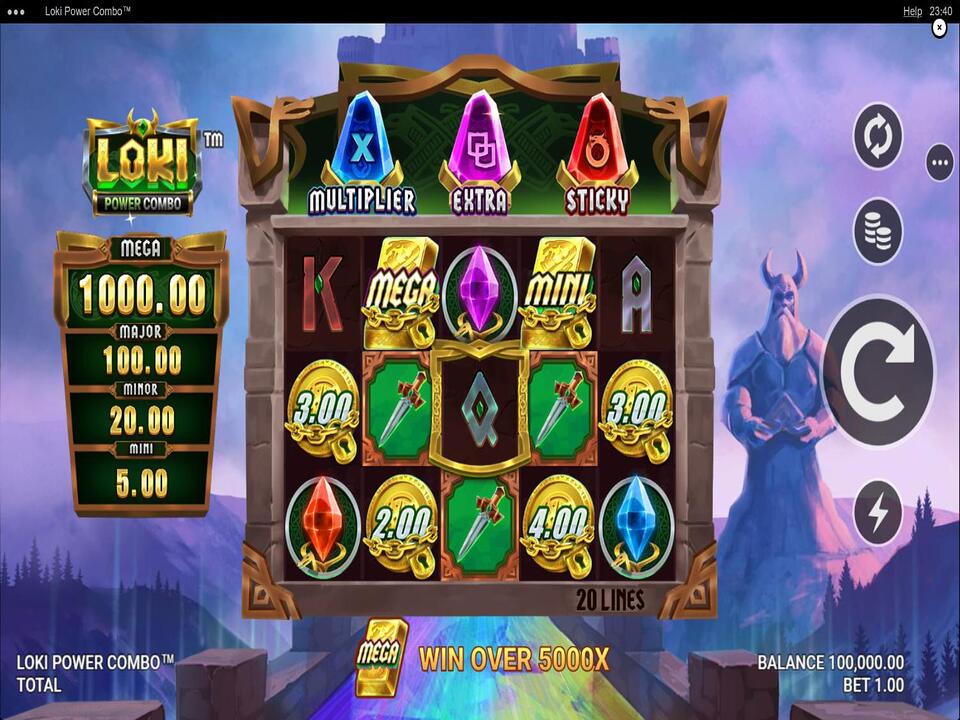
Task: Activate turbo mode with the lightning bolt button
Action: 878,513
